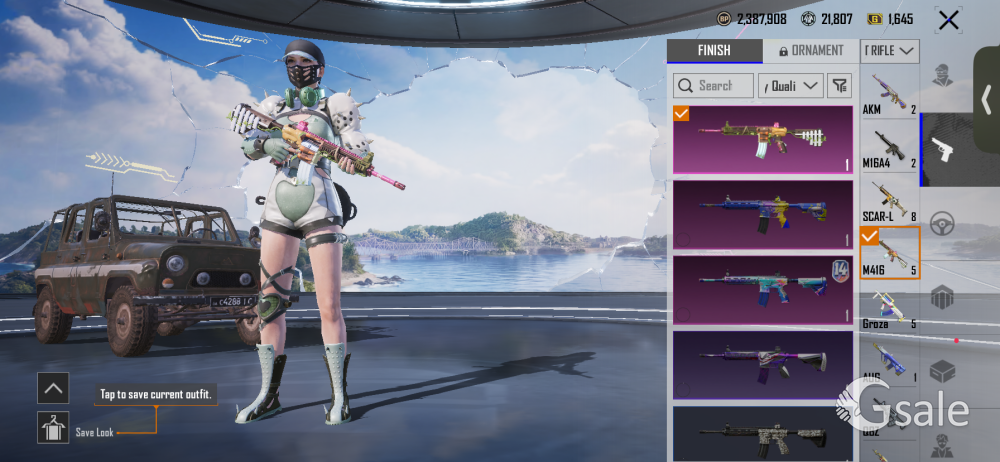Expand the side panel arrow
This screenshot has height=462, width=1000.
986,99
